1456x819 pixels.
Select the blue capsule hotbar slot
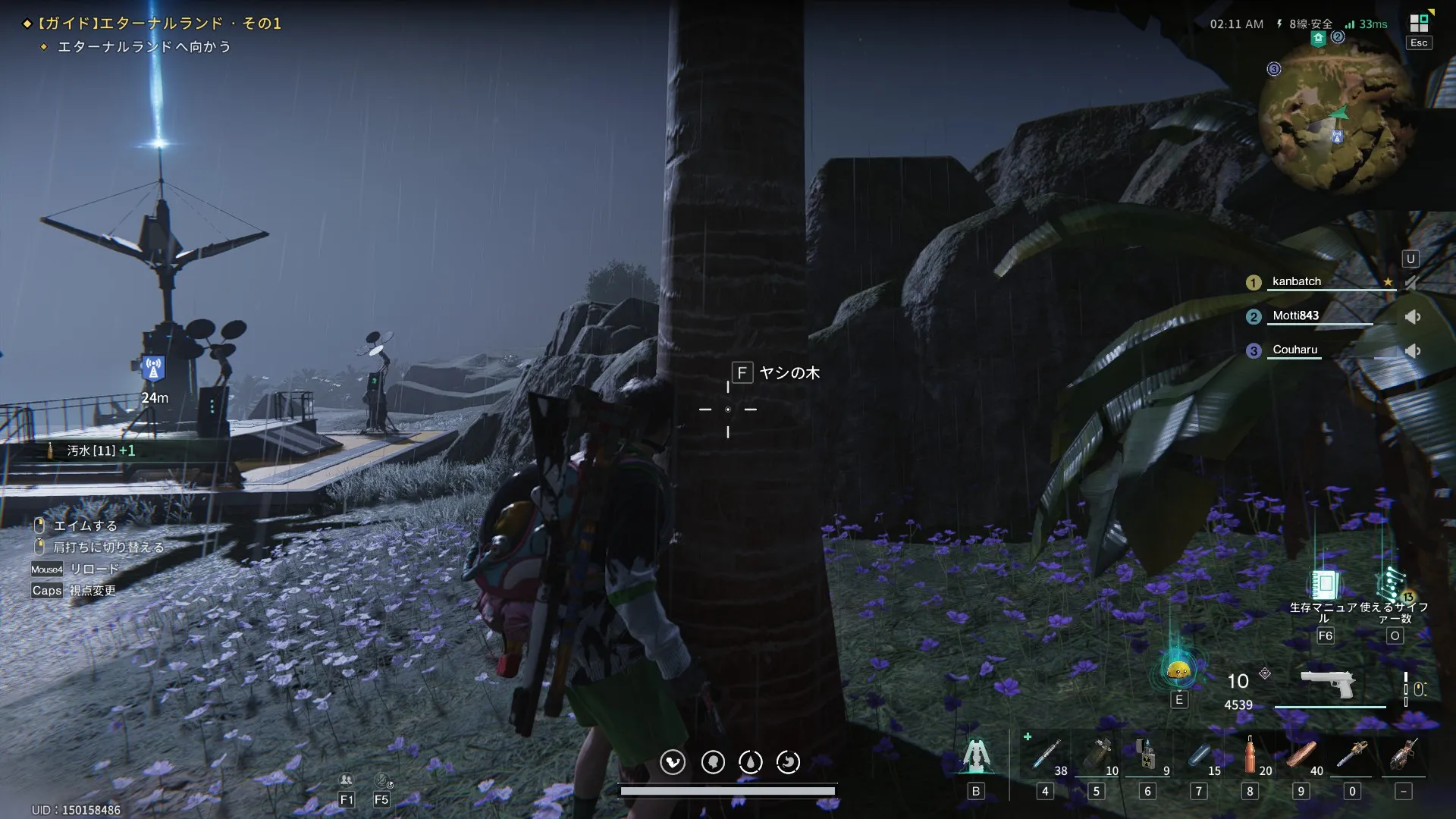pos(1200,755)
